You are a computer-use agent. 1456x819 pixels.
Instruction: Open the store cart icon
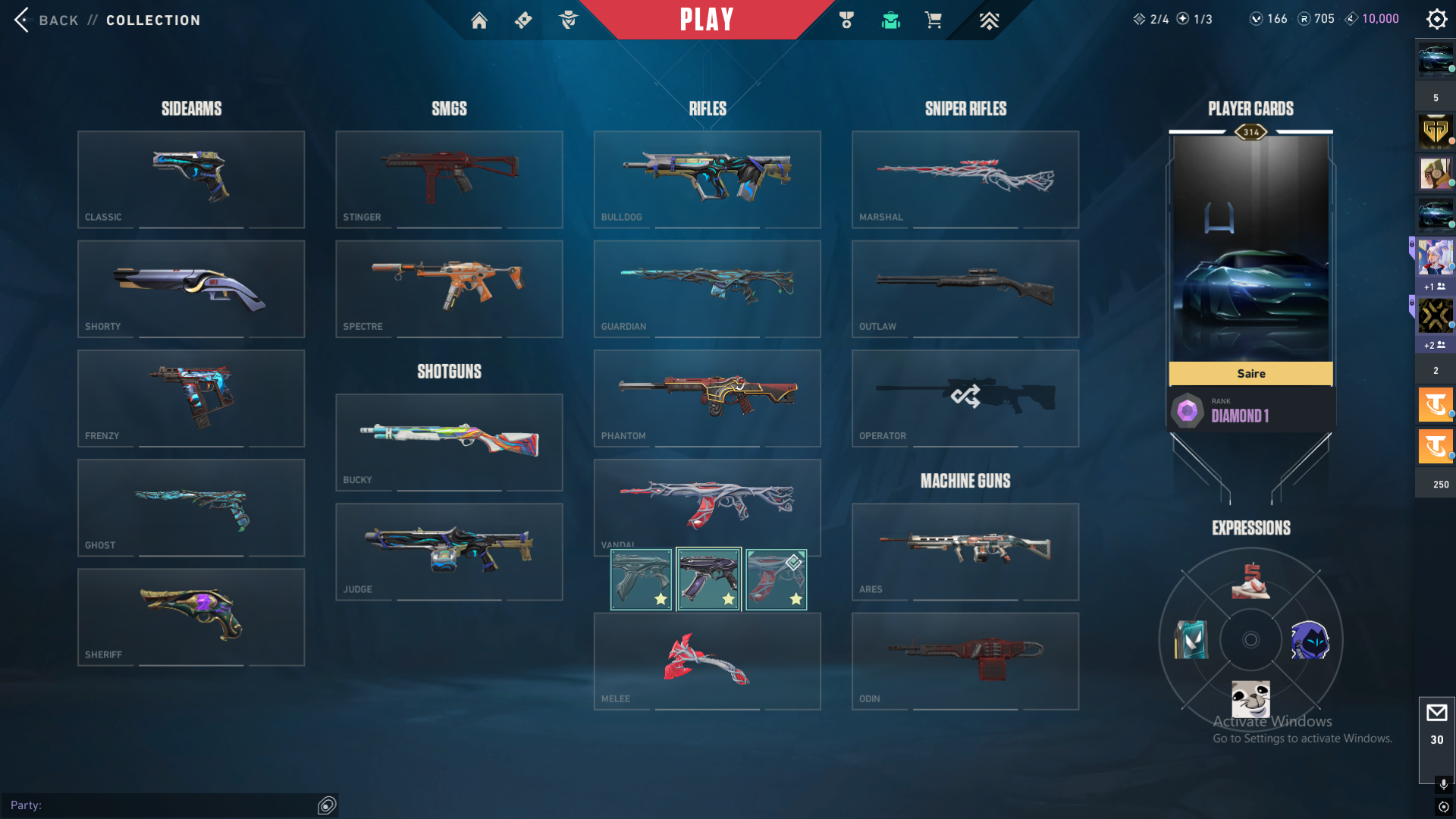pyautogui.click(x=934, y=20)
